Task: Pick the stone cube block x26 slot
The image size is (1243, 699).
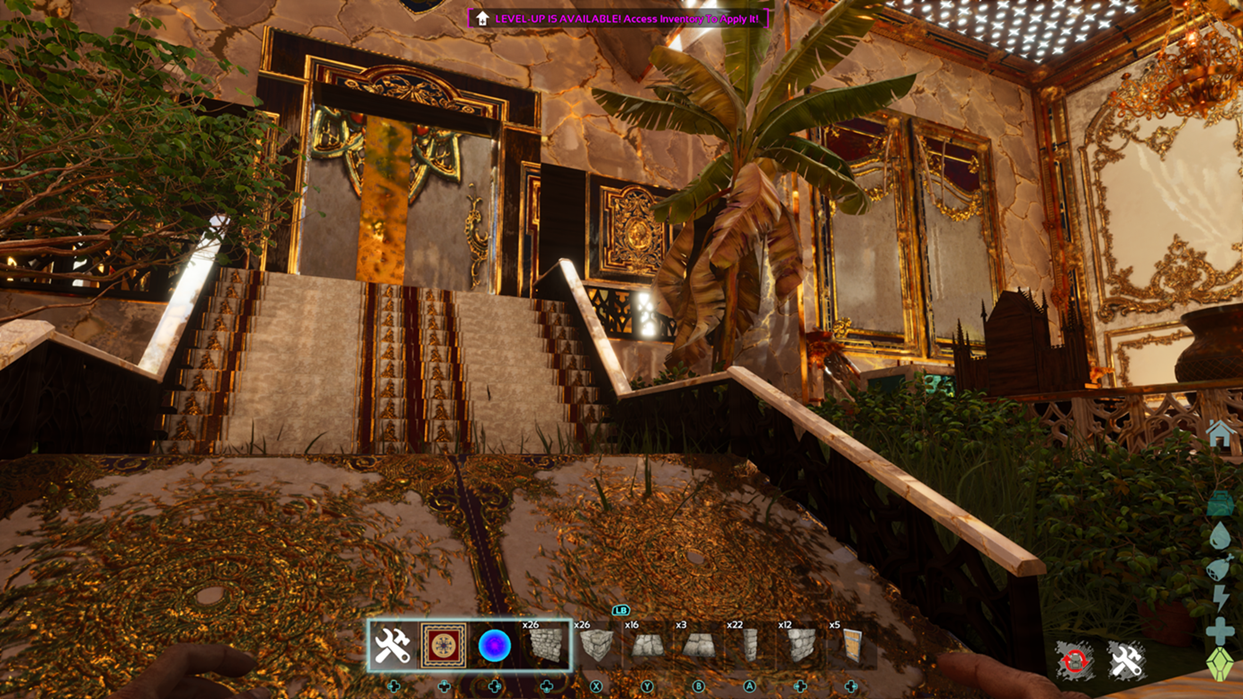Action: (597, 646)
